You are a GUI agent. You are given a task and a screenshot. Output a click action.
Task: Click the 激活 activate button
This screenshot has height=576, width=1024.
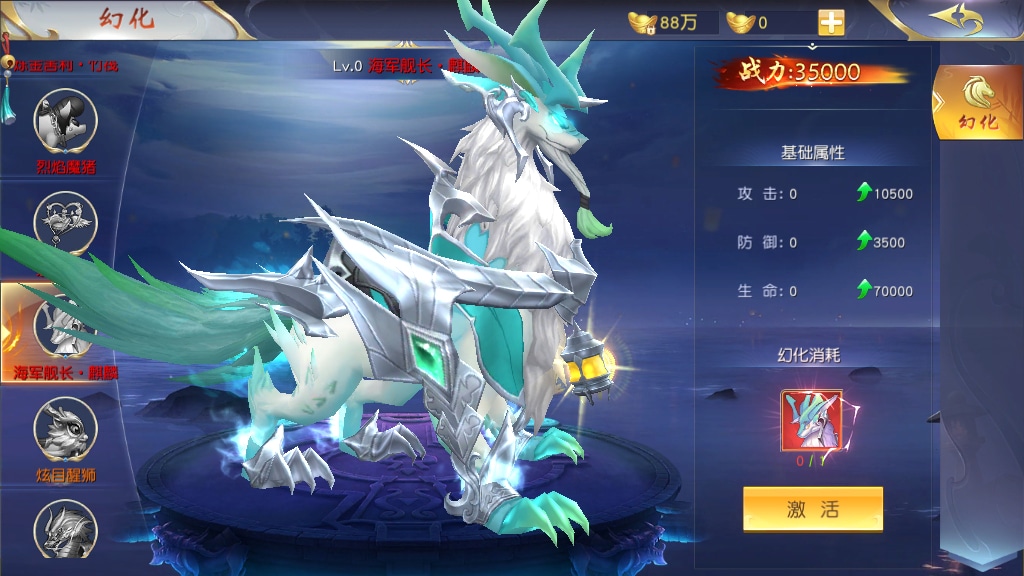[x=812, y=509]
